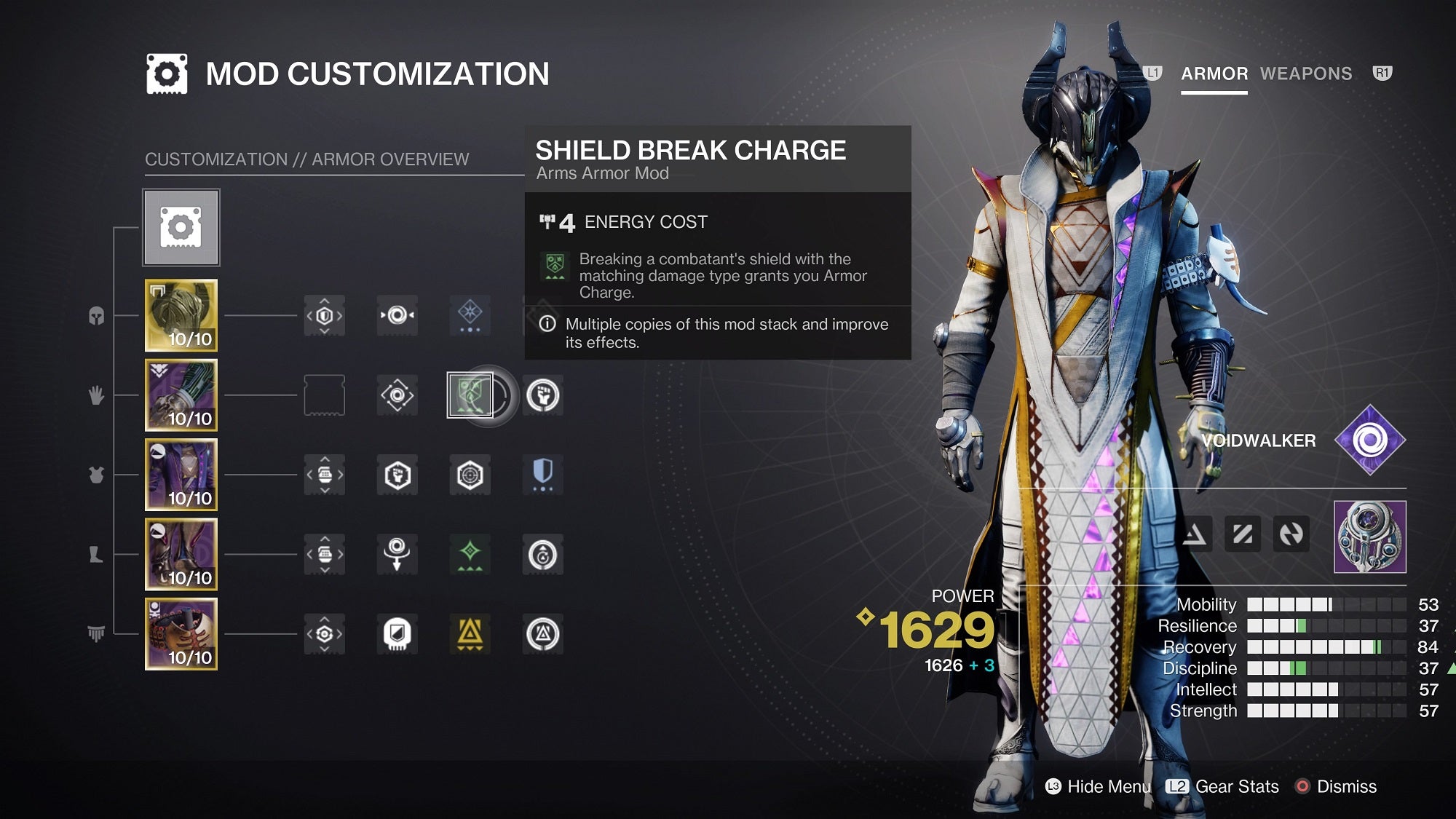Select the gauntlets armor piece
This screenshot has width=1456, height=819.
coord(181,395)
